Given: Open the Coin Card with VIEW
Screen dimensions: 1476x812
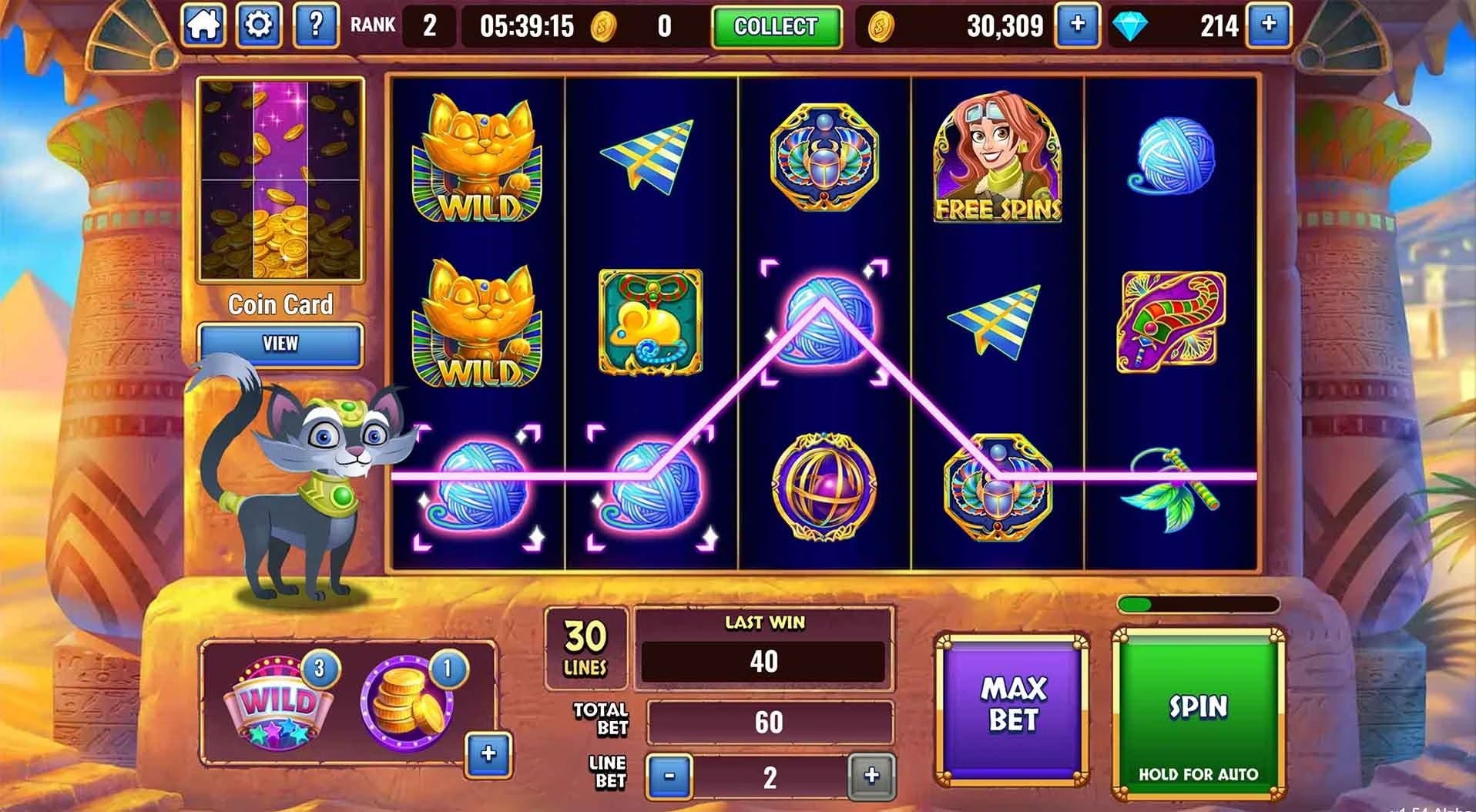Looking at the screenshot, I should click(280, 344).
